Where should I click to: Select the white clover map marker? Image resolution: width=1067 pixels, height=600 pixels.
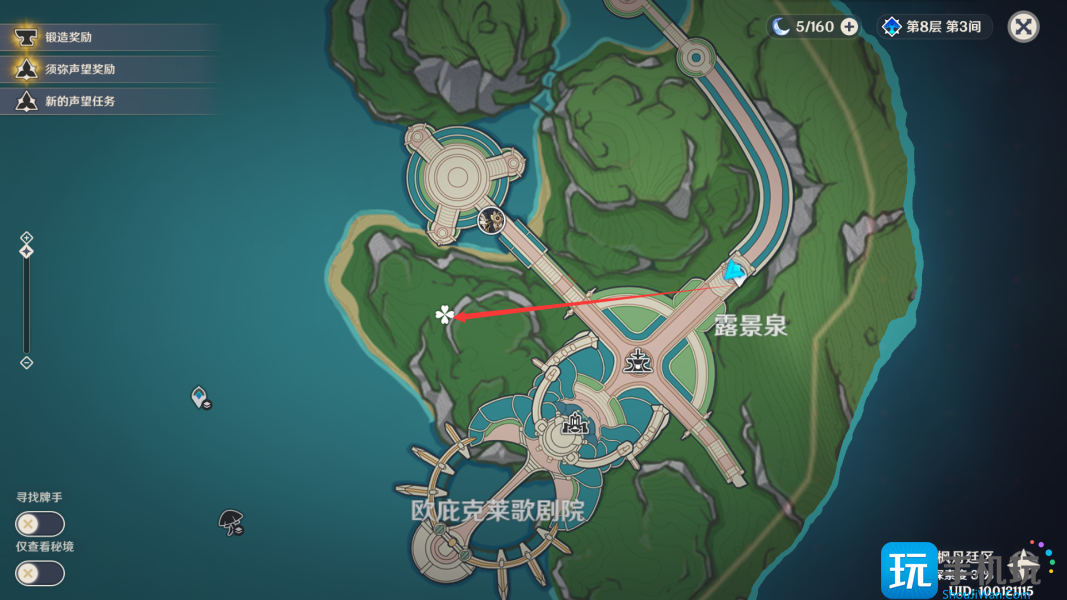pyautogui.click(x=444, y=315)
